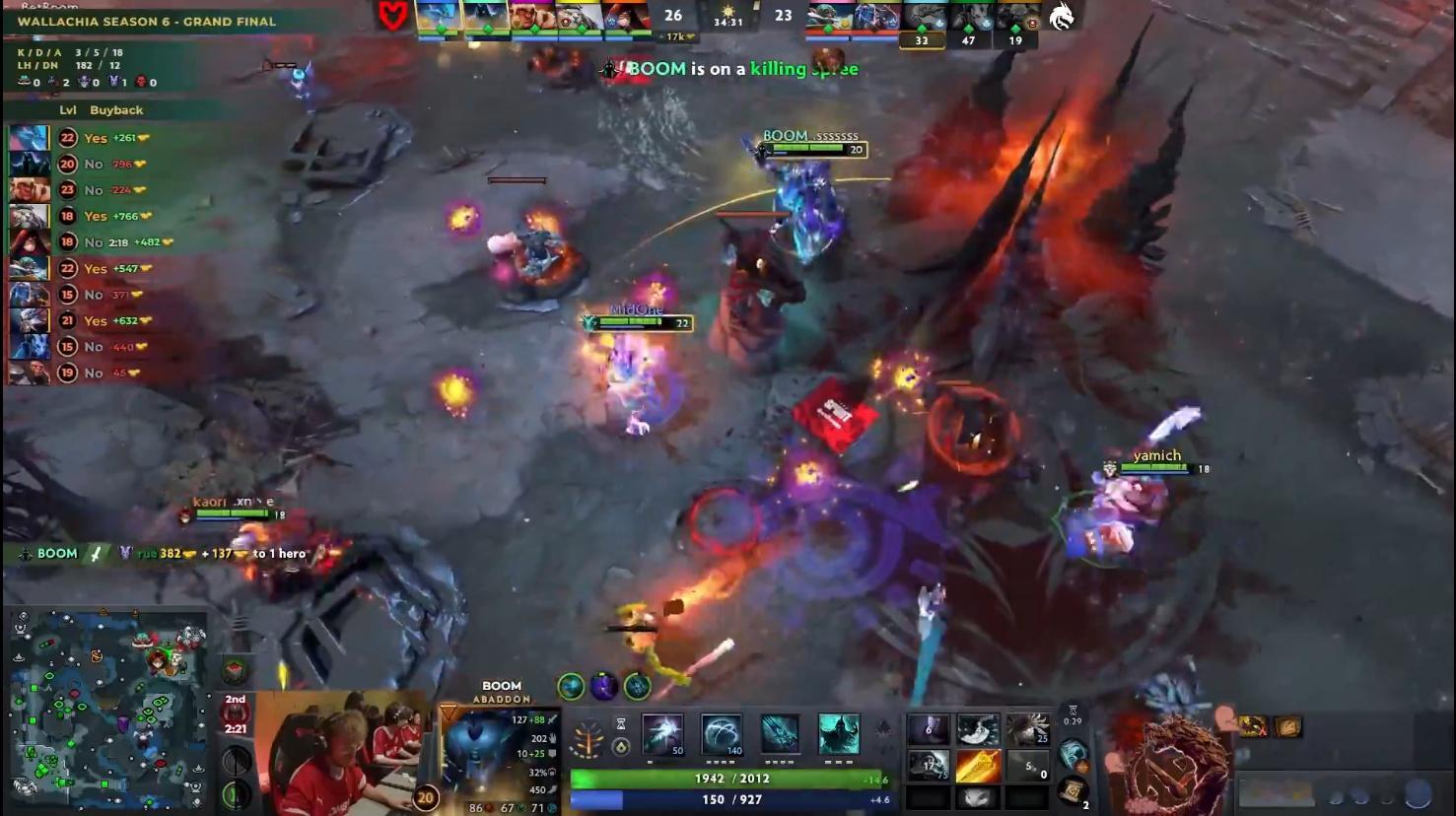Toggle the mana cost indicator droplet icon
Image resolution: width=1456 pixels, height=816 pixels.
pos(619,747)
